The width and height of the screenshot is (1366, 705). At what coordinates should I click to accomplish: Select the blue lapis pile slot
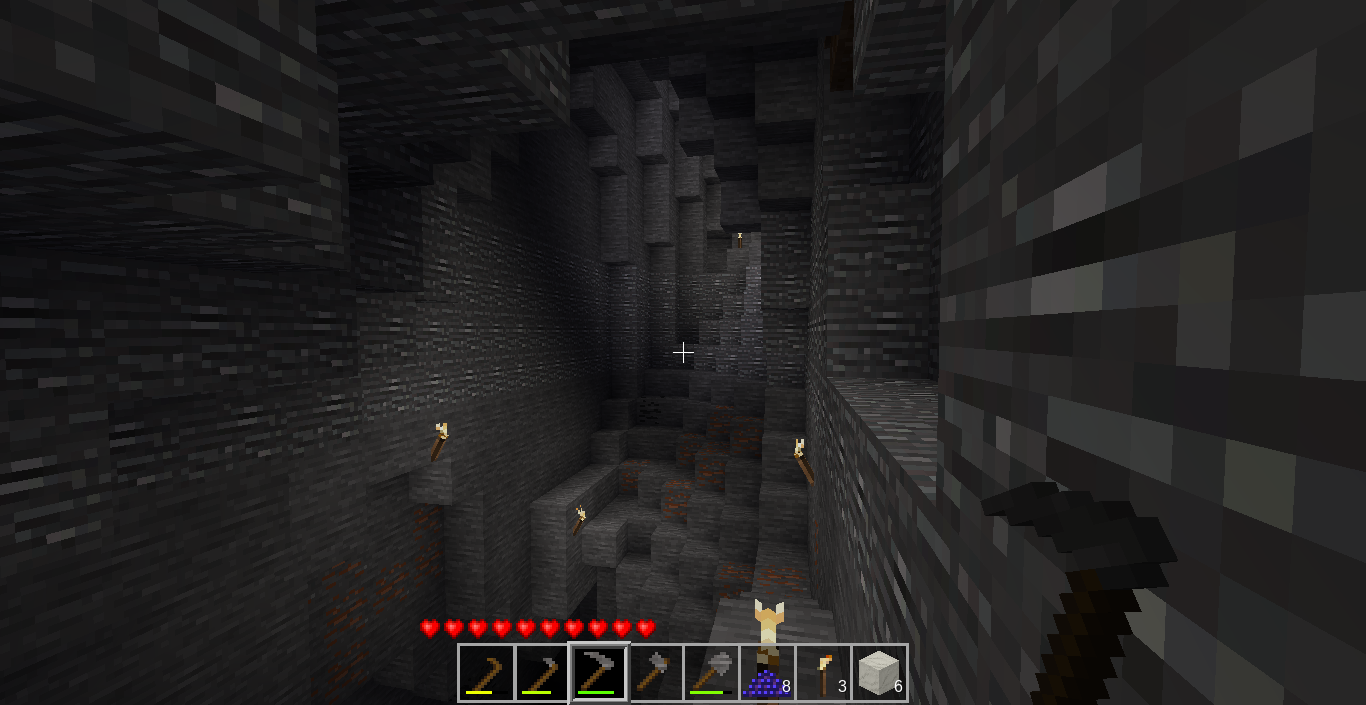(x=767, y=673)
